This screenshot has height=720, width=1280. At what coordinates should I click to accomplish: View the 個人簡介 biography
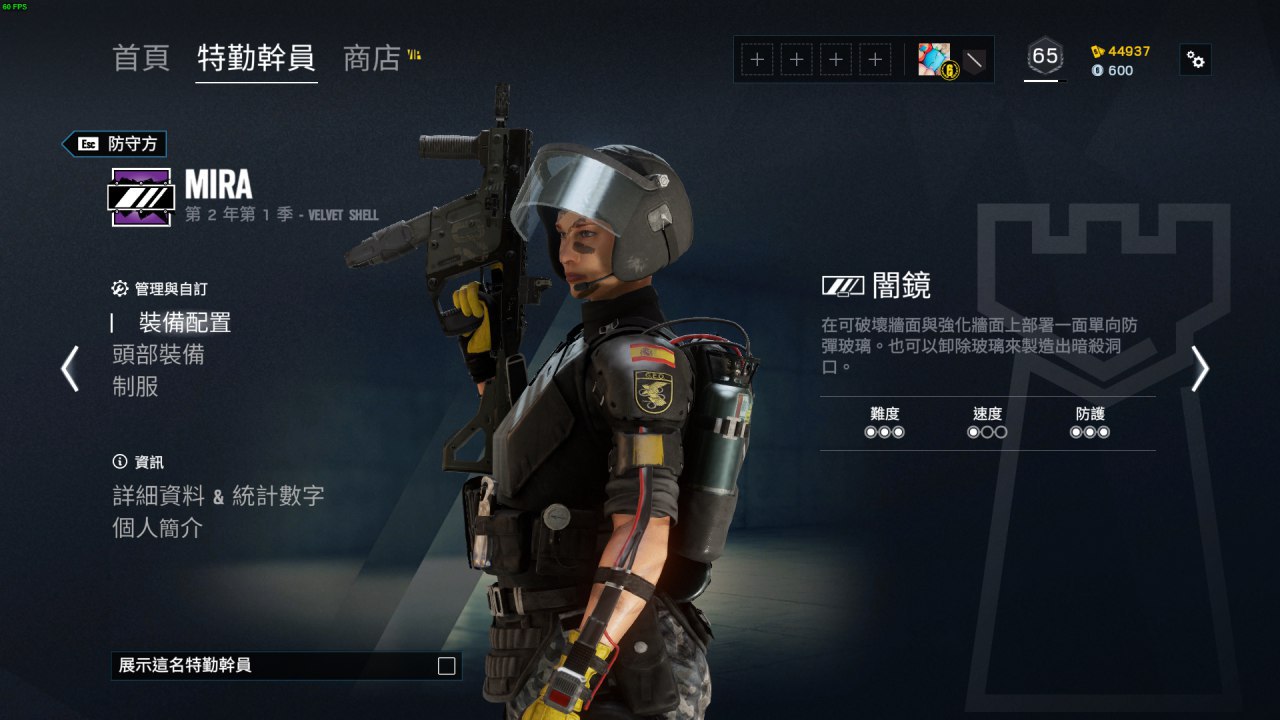[x=158, y=528]
